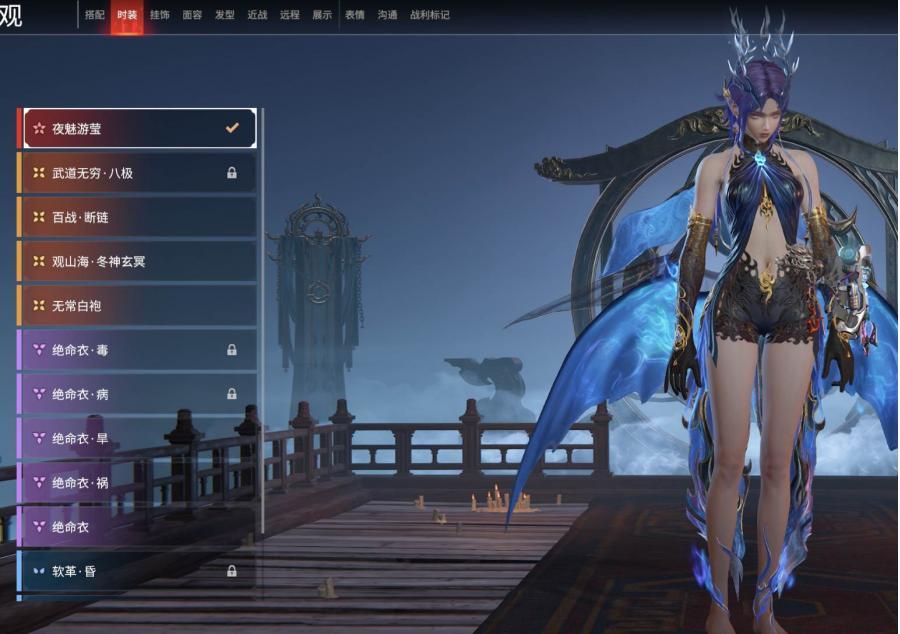
Task: Pick the 绝命衣·祸 outfit
Action: coord(138,482)
